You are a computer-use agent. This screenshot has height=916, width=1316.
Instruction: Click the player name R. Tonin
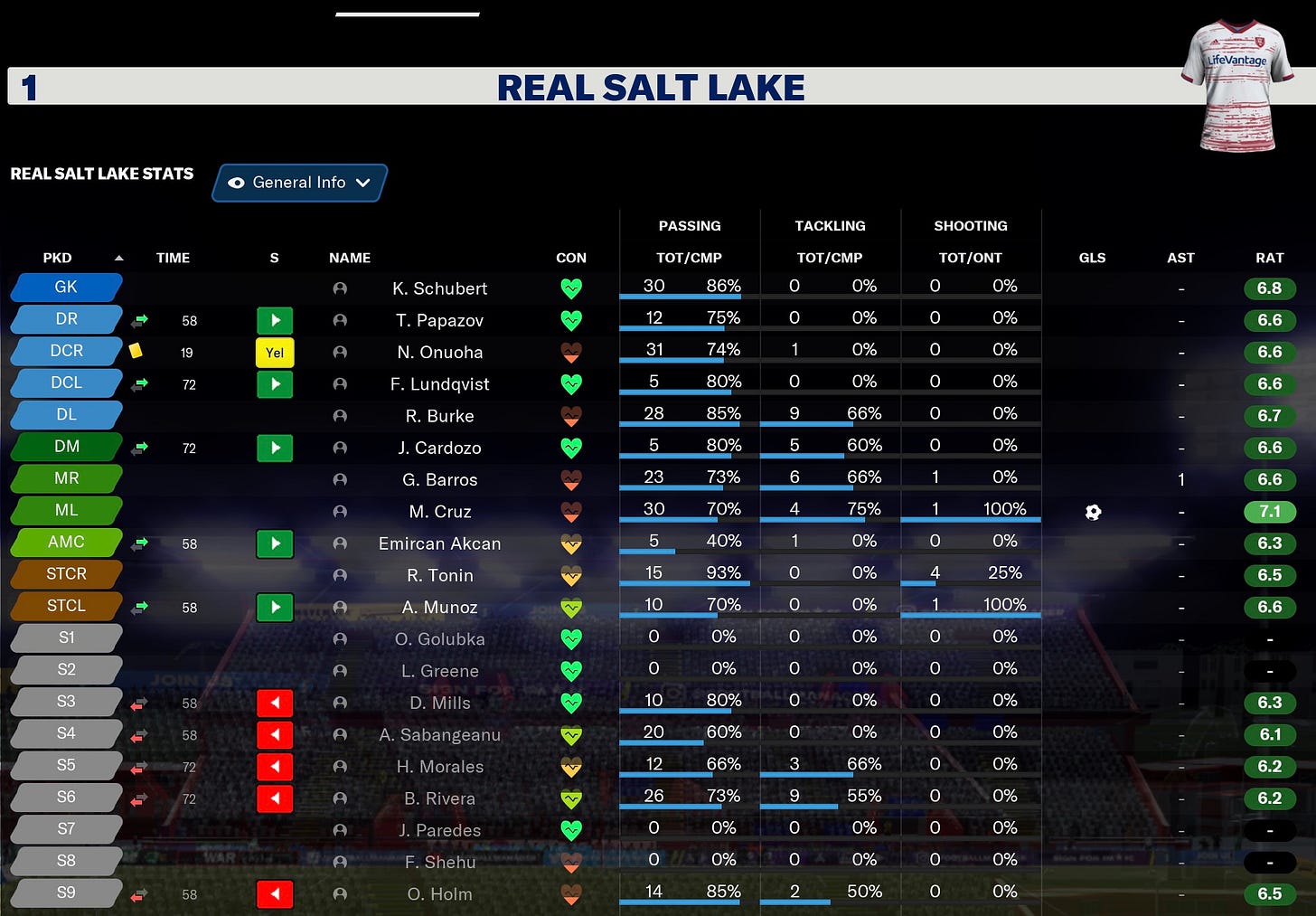(x=439, y=575)
